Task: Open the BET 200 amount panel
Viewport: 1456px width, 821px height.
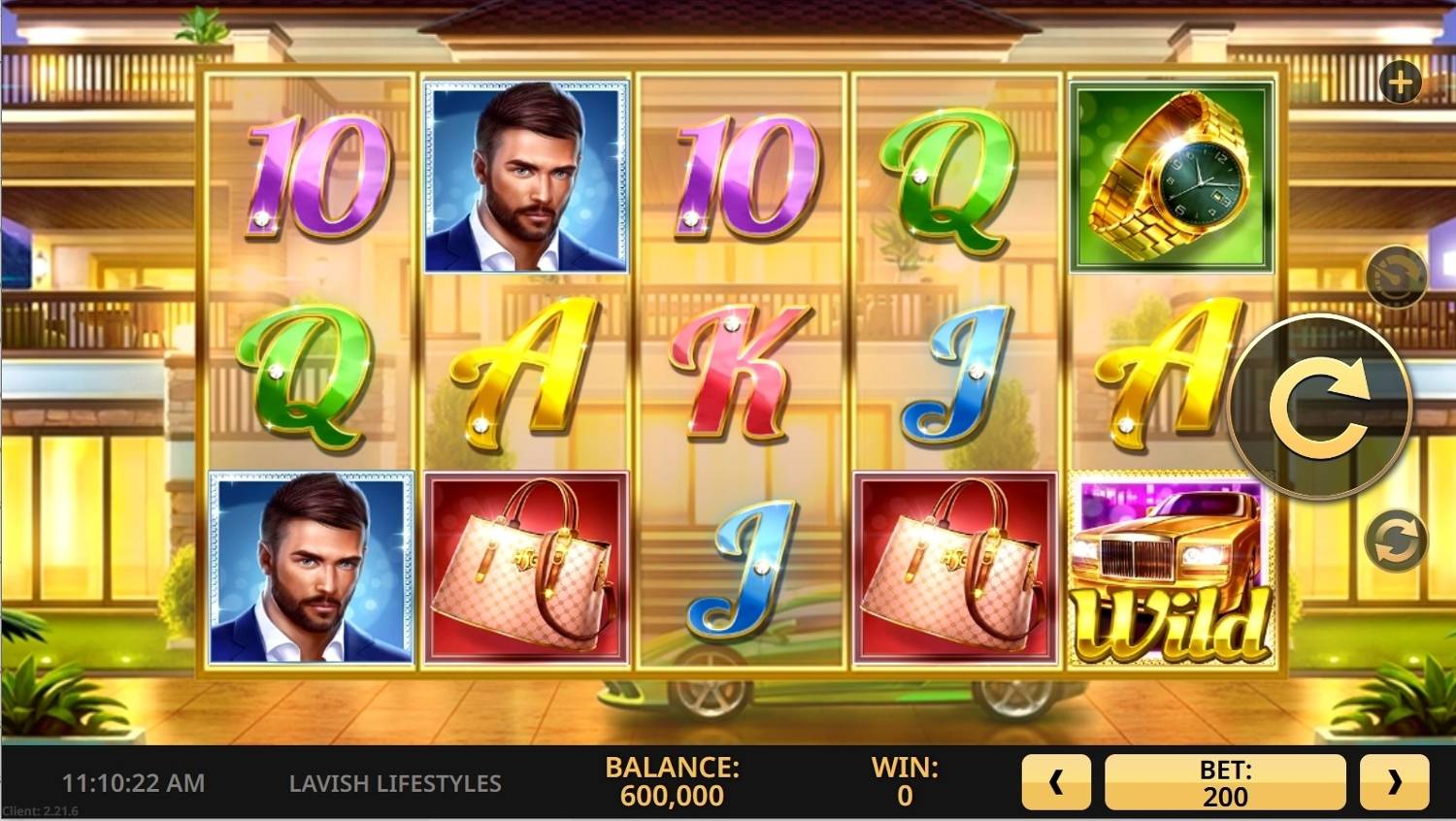Action: 1225,782
